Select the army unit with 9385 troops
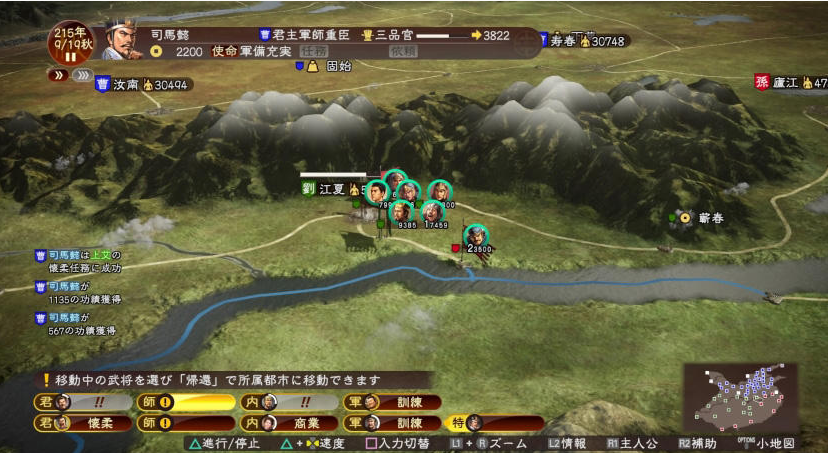The image size is (829, 453). 401,212
